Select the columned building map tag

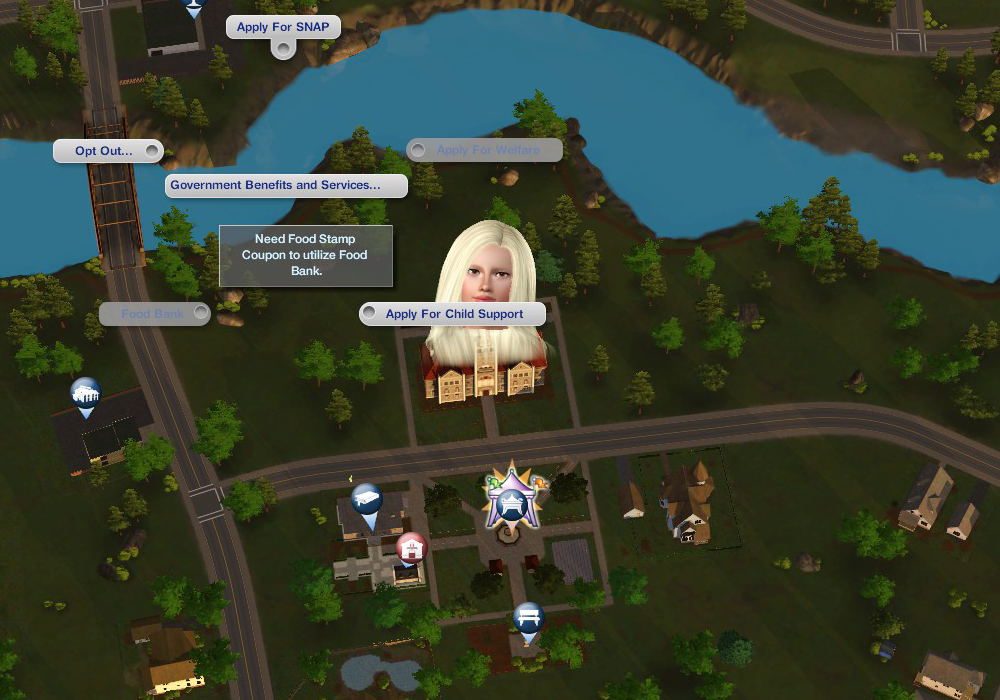tap(86, 393)
